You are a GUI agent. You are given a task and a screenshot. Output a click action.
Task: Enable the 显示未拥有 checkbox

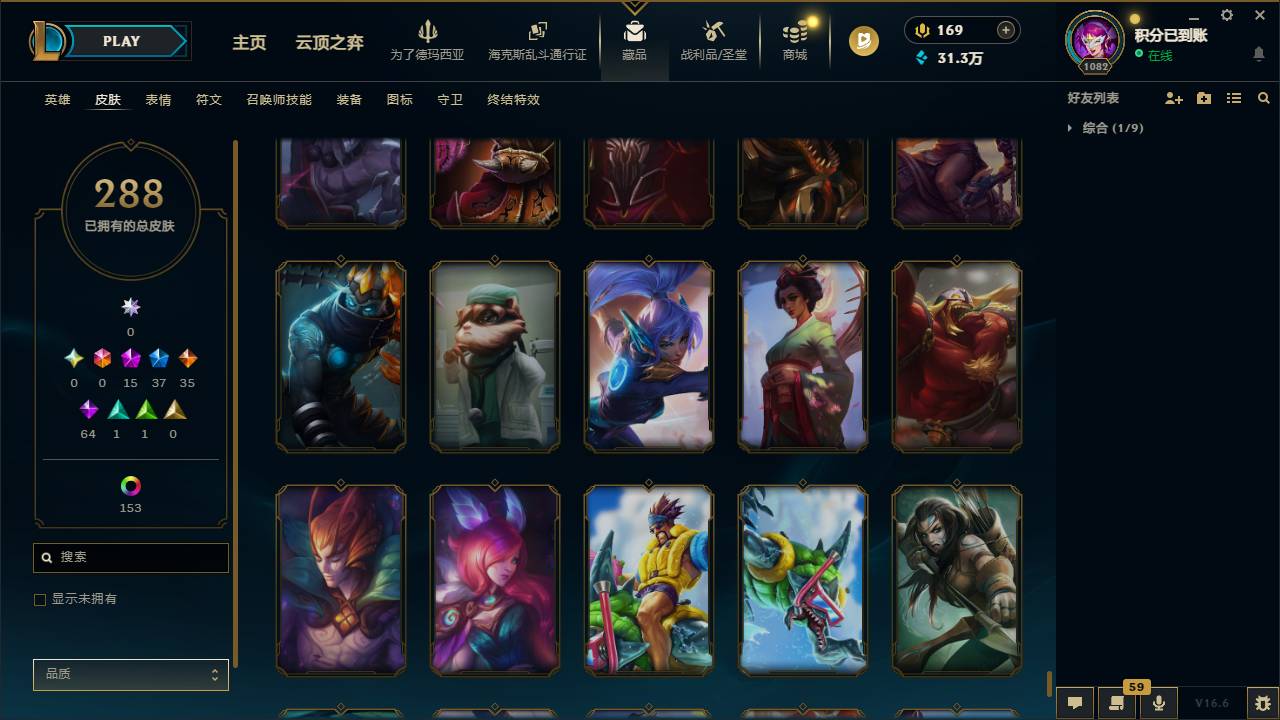(40, 599)
